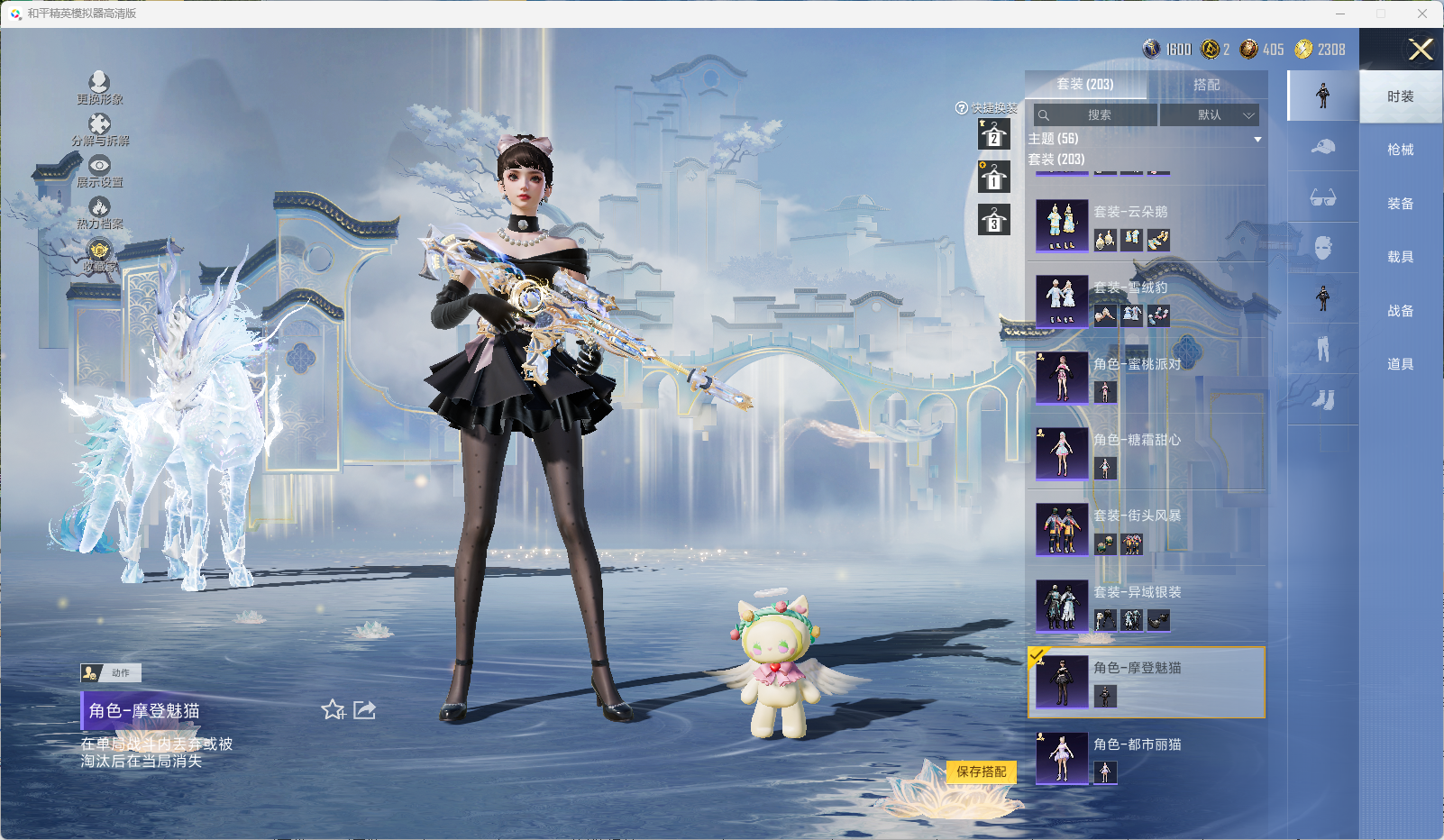The image size is (1444, 840).
Task: Open 展示设置 eye icon
Action: [x=99, y=170]
